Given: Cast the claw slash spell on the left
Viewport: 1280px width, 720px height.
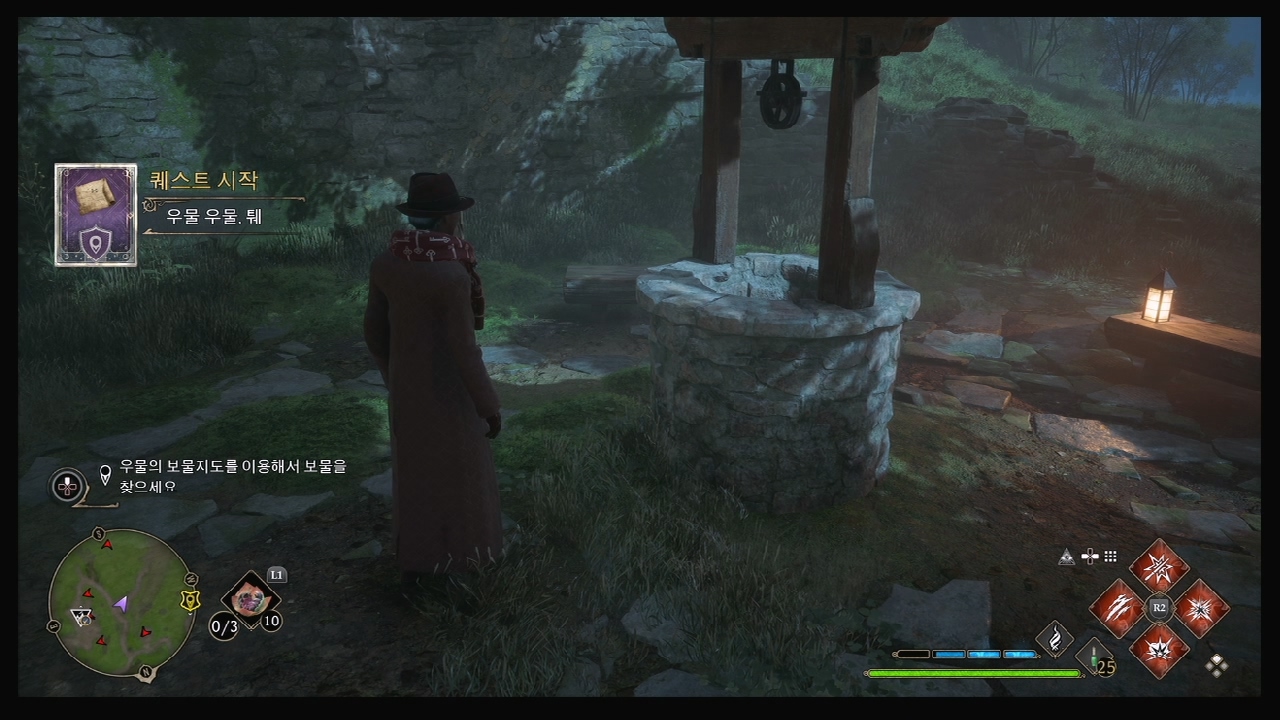Looking at the screenshot, I should 1116,608.
